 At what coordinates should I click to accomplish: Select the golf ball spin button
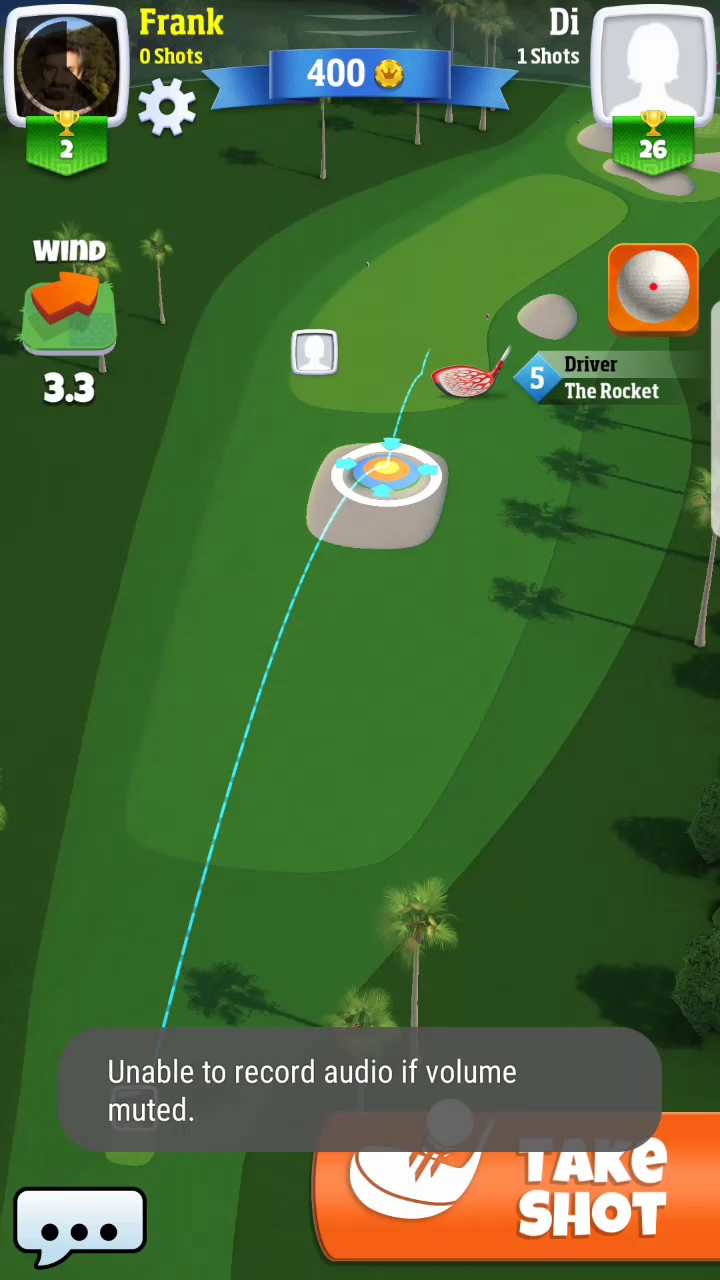coord(653,287)
